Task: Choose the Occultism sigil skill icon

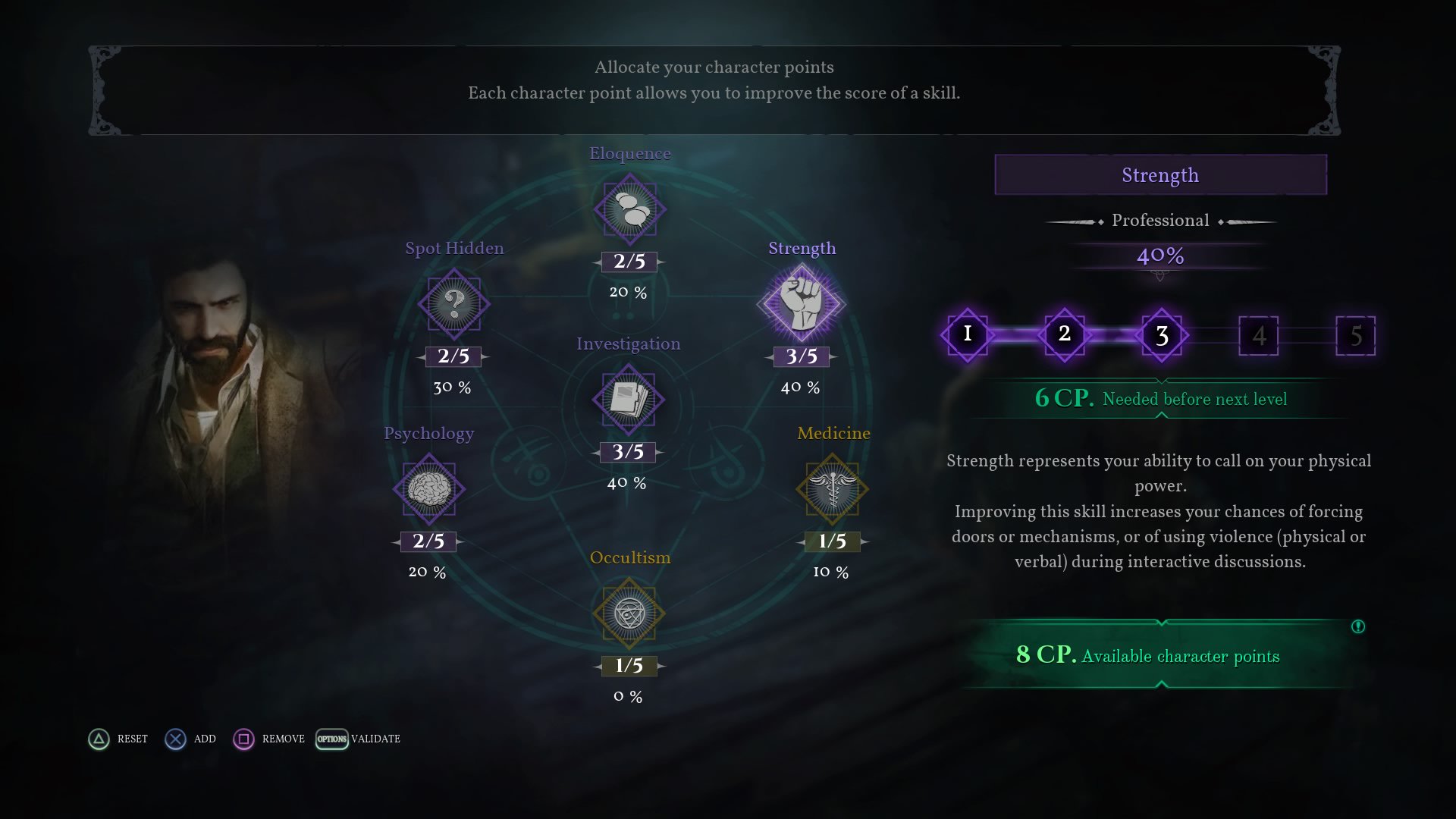Action: tap(629, 613)
